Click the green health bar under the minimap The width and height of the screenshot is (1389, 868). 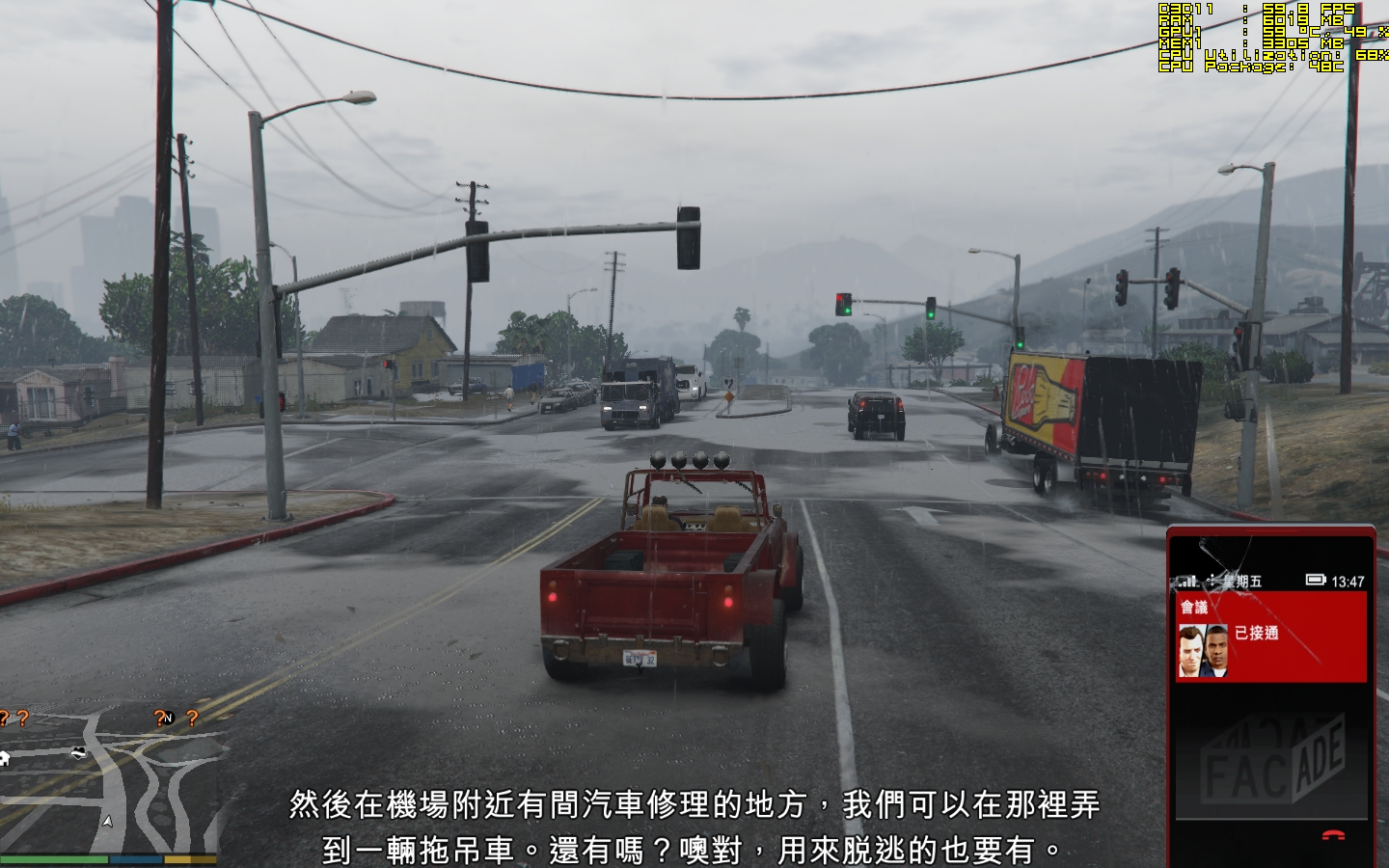pos(55,858)
